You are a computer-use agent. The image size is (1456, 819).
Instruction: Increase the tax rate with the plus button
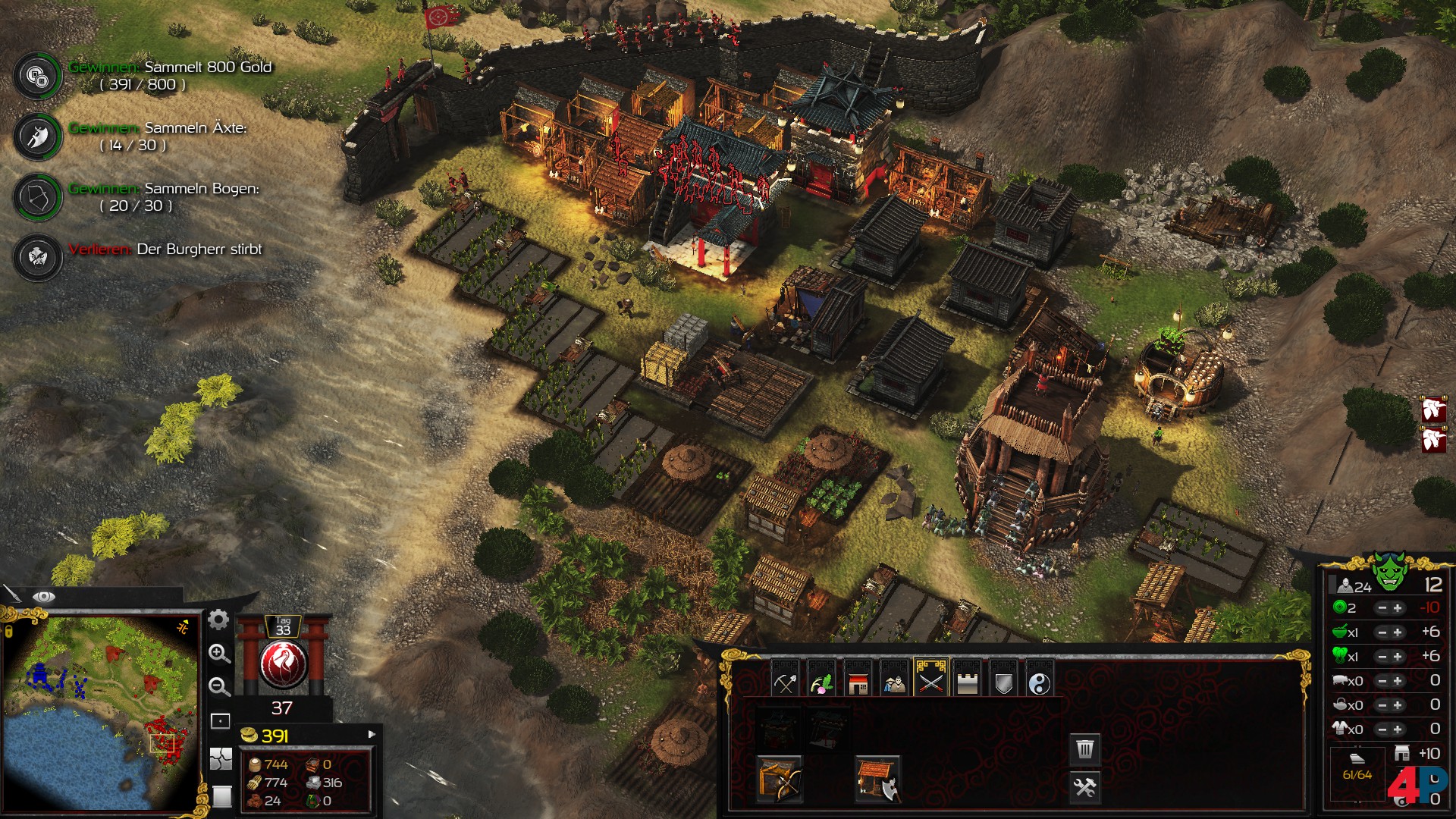[1398, 608]
